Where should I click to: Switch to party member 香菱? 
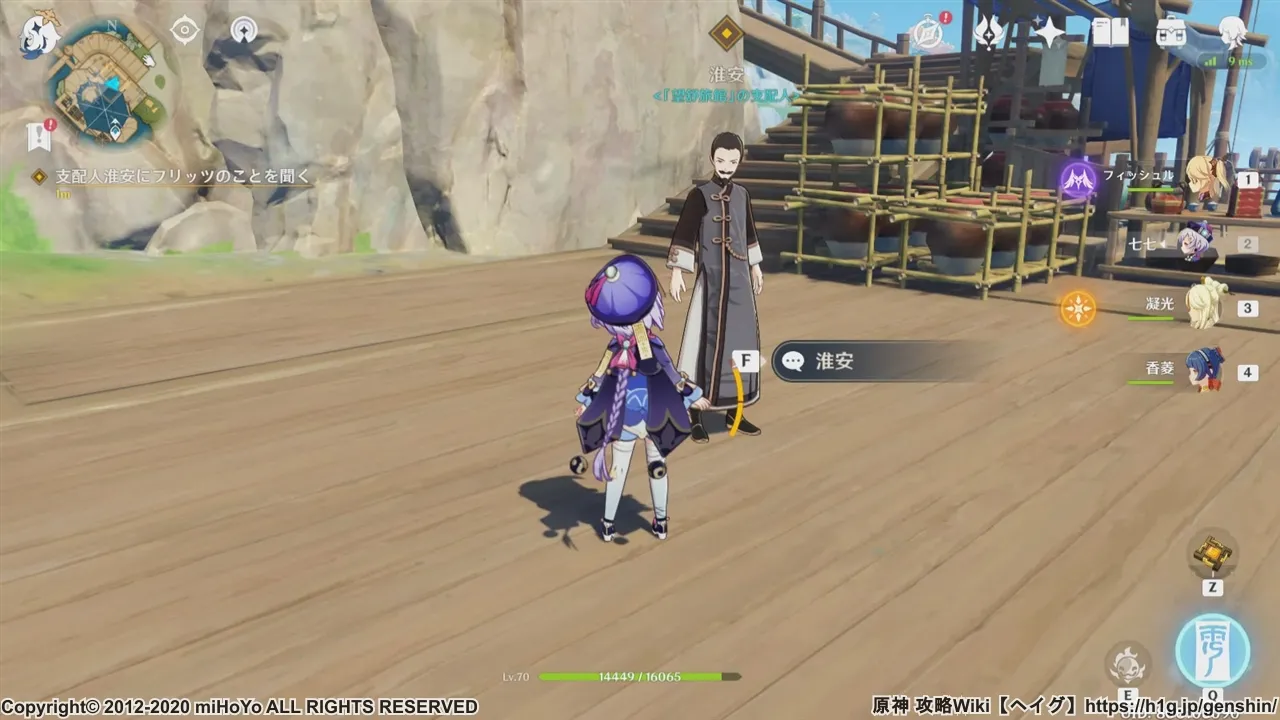tap(1205, 370)
